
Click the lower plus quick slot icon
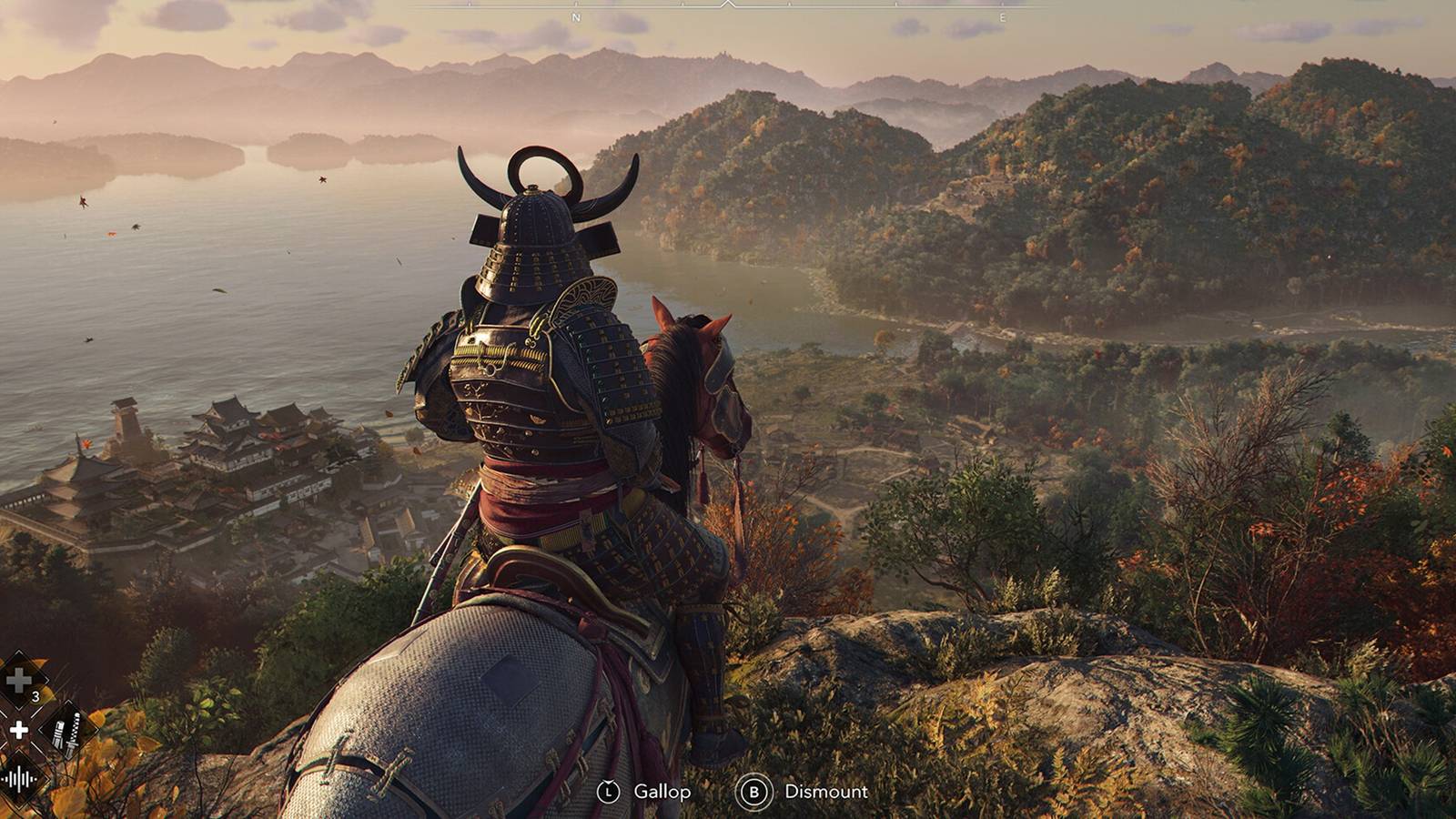pyautogui.click(x=19, y=729)
